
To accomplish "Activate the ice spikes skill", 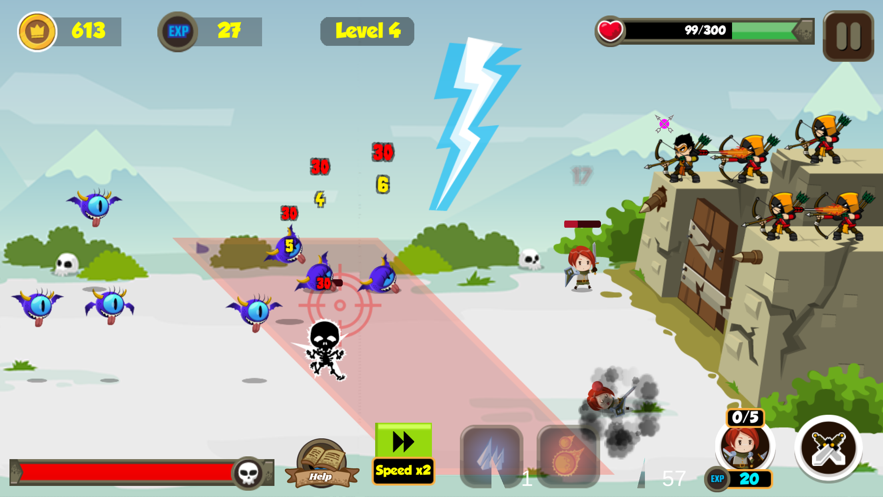I will click(x=491, y=456).
